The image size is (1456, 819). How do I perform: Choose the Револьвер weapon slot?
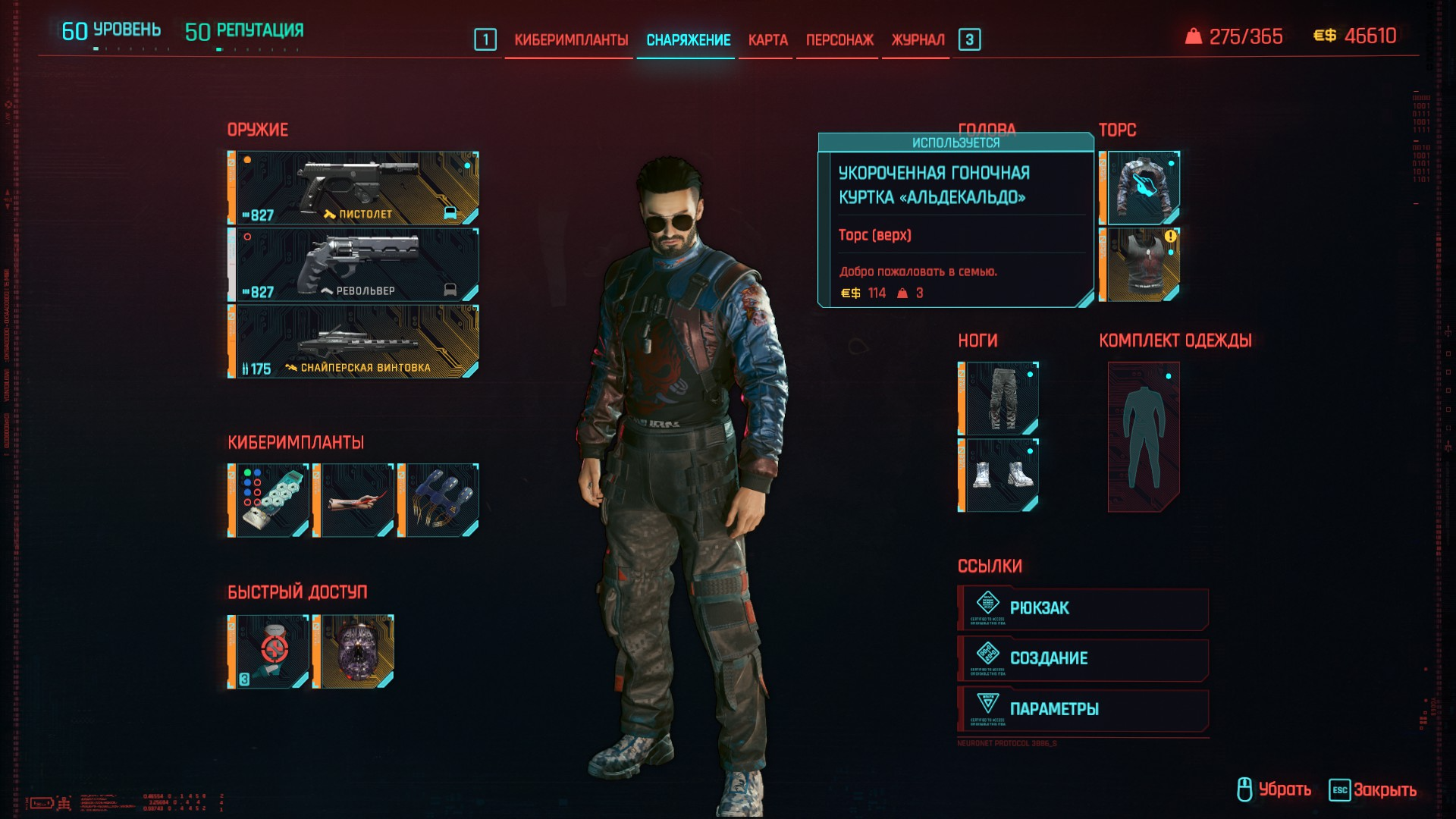coord(353,265)
